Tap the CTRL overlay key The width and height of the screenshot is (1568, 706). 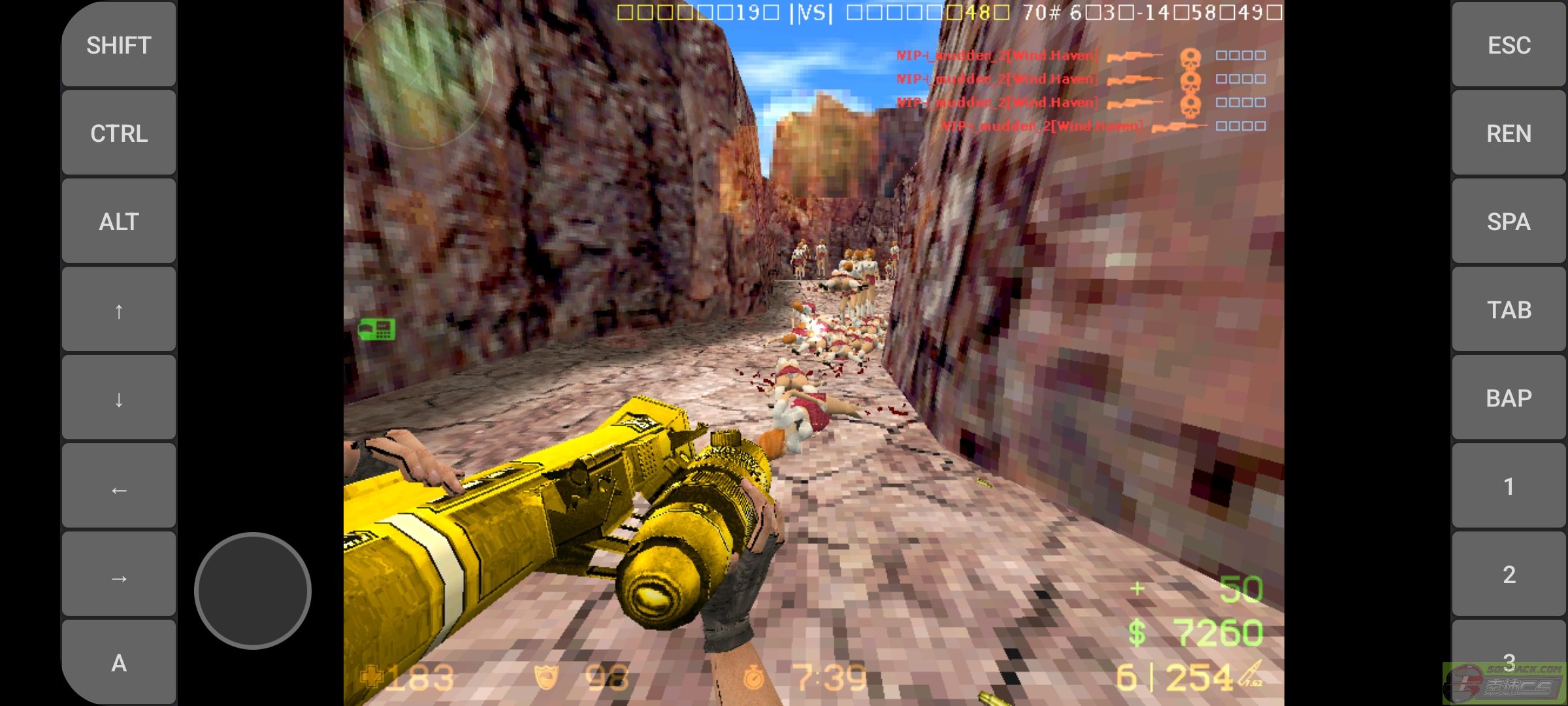(119, 133)
